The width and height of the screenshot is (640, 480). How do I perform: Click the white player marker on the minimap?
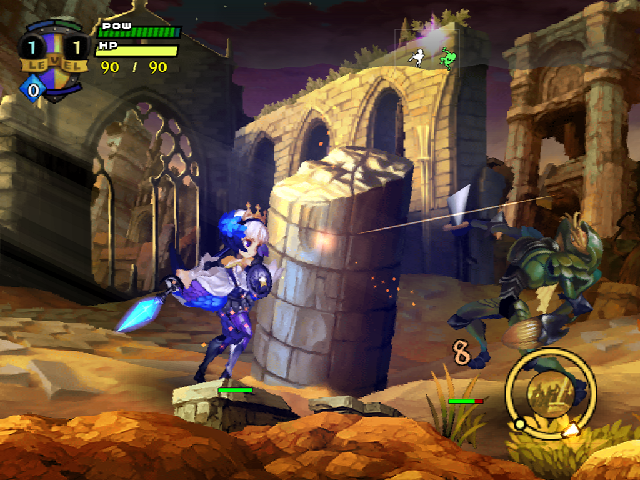(x=420, y=57)
